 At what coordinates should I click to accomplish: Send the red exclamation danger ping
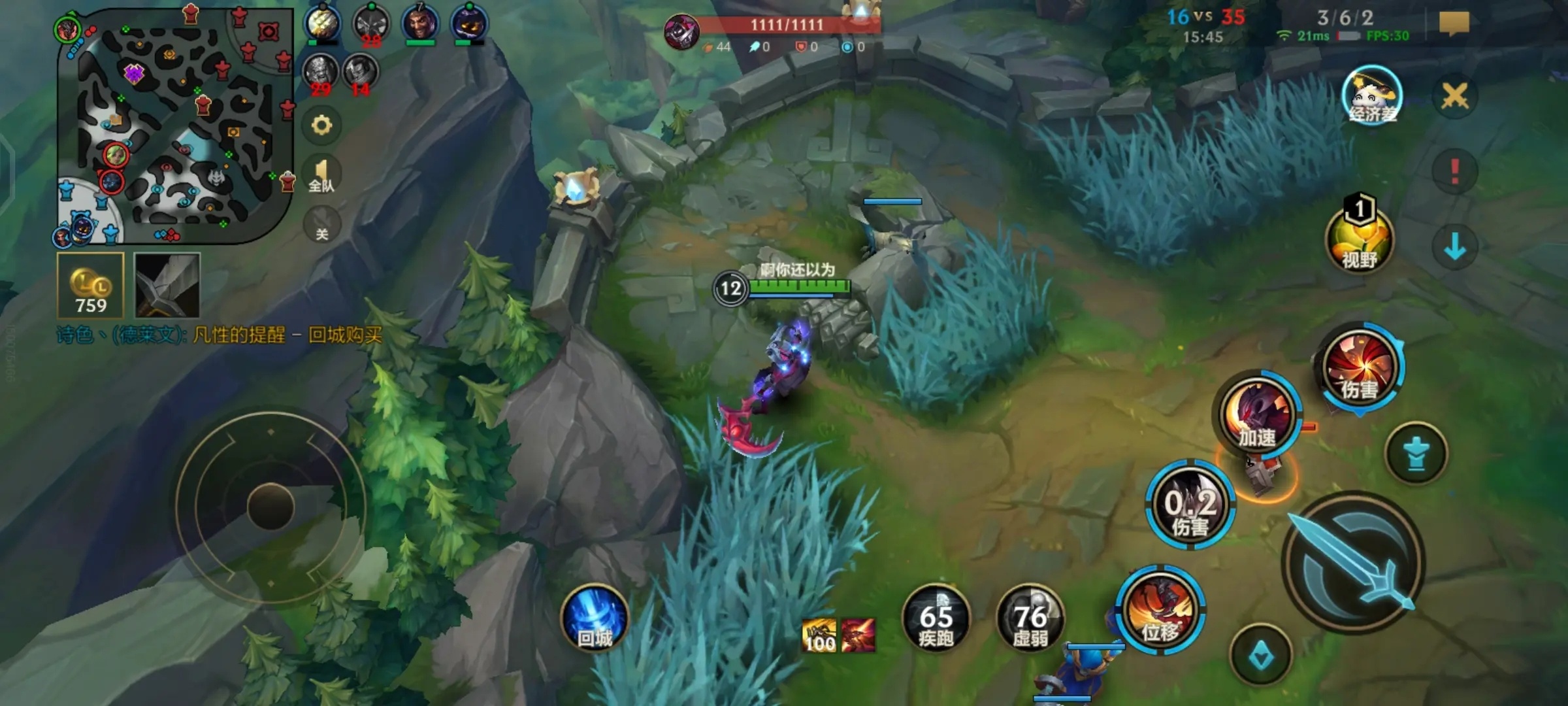[x=1455, y=171]
